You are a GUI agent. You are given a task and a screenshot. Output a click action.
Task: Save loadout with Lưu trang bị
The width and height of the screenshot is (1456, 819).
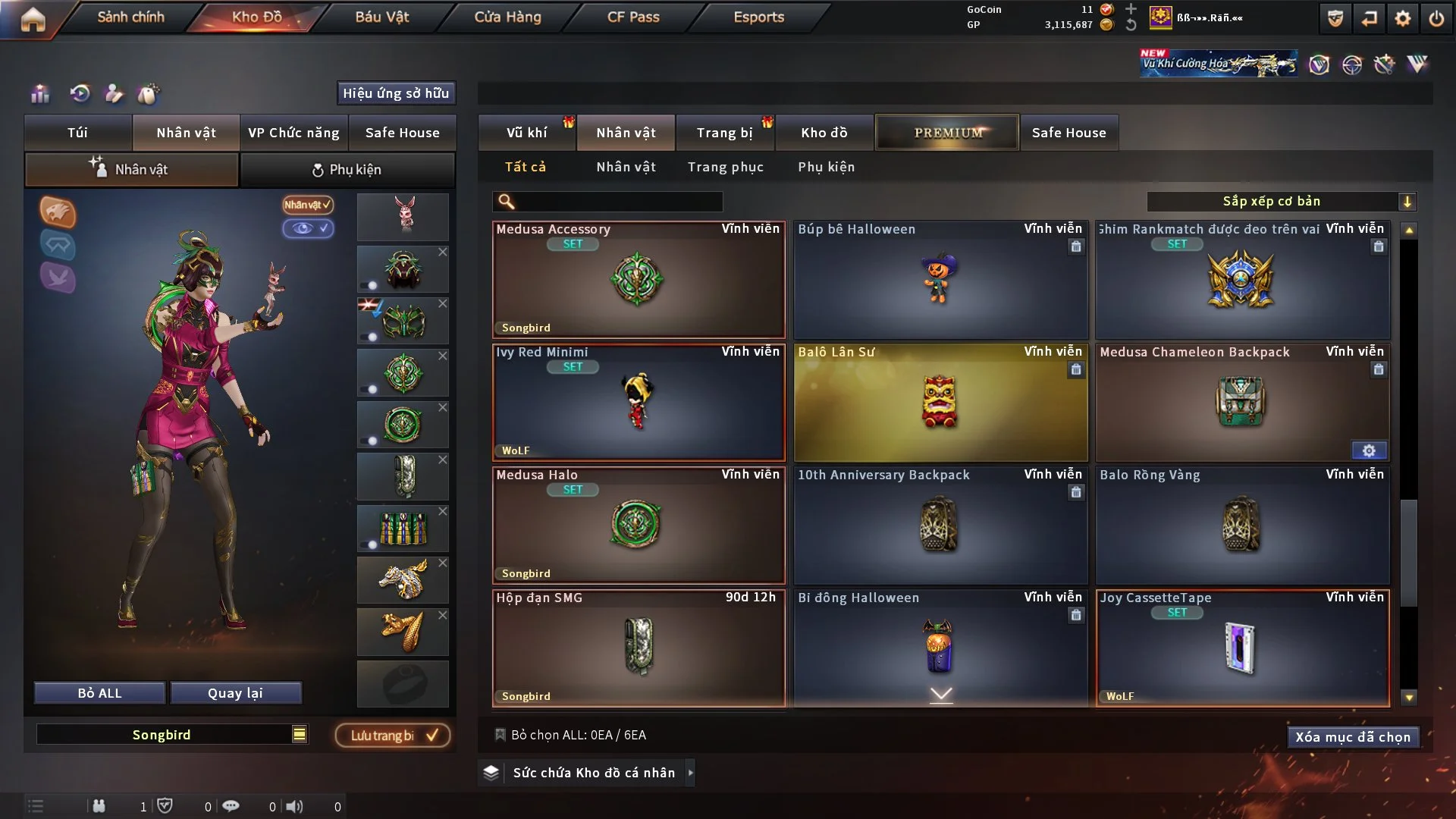[x=393, y=736]
